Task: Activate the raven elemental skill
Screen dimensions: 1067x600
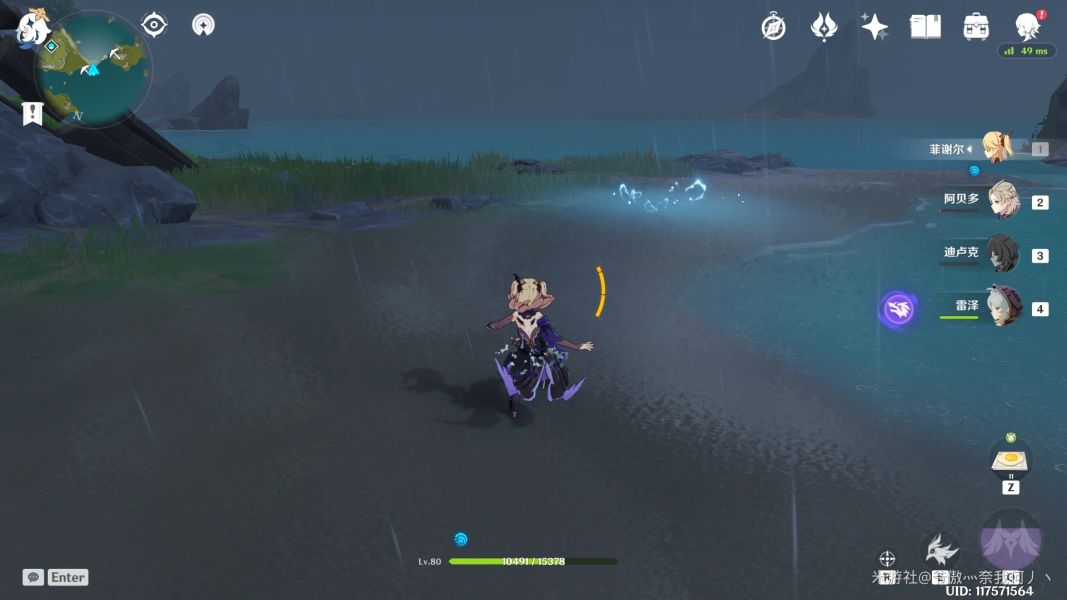Action: click(940, 549)
